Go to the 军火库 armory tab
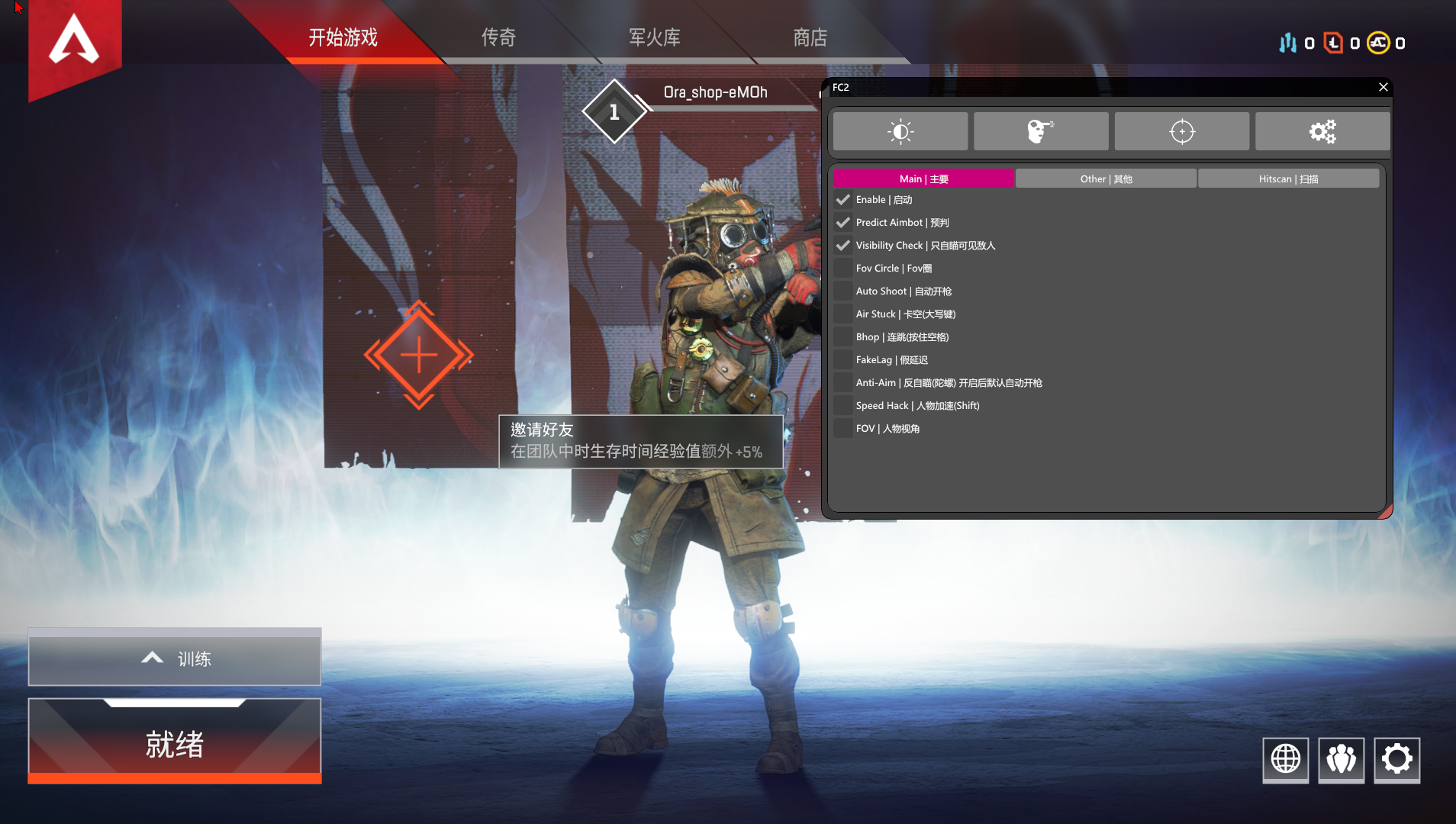 tap(654, 37)
